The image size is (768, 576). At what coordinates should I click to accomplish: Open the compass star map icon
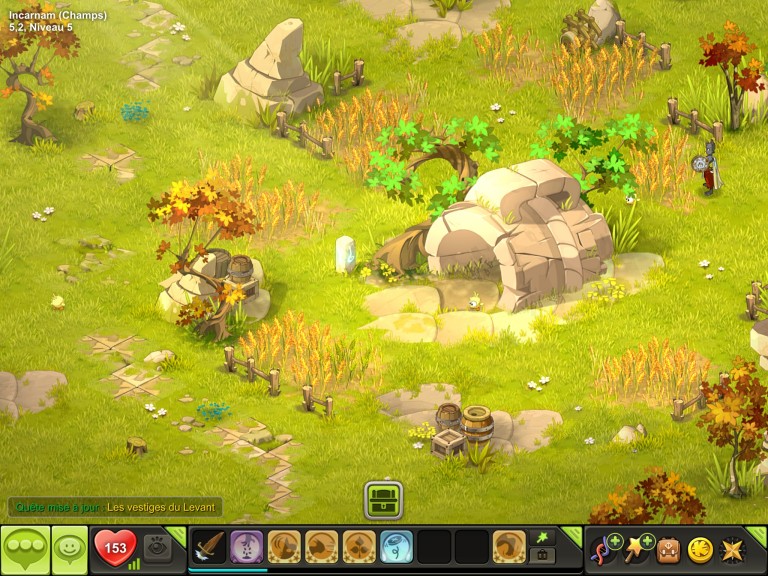[732, 548]
